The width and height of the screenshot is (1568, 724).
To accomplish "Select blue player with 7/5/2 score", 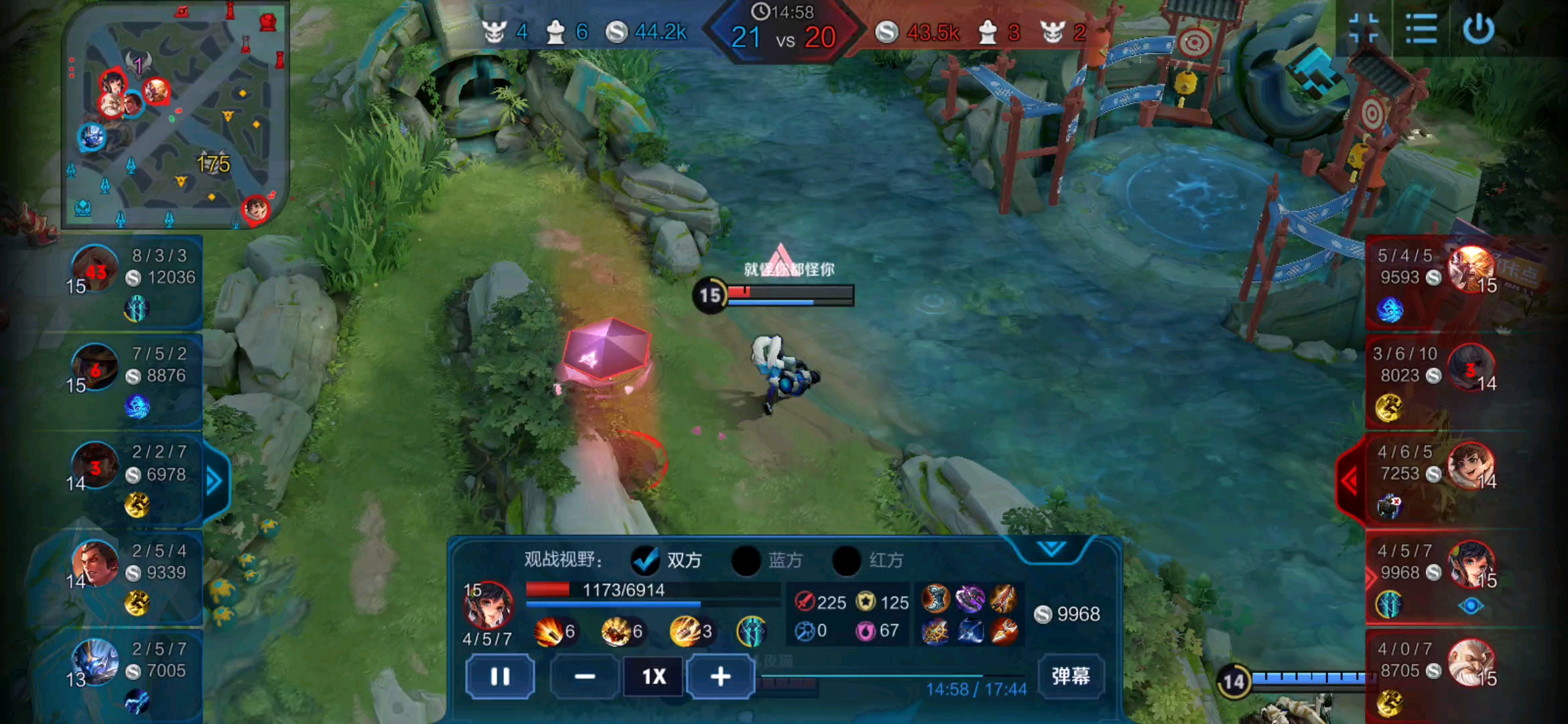I will click(x=134, y=379).
